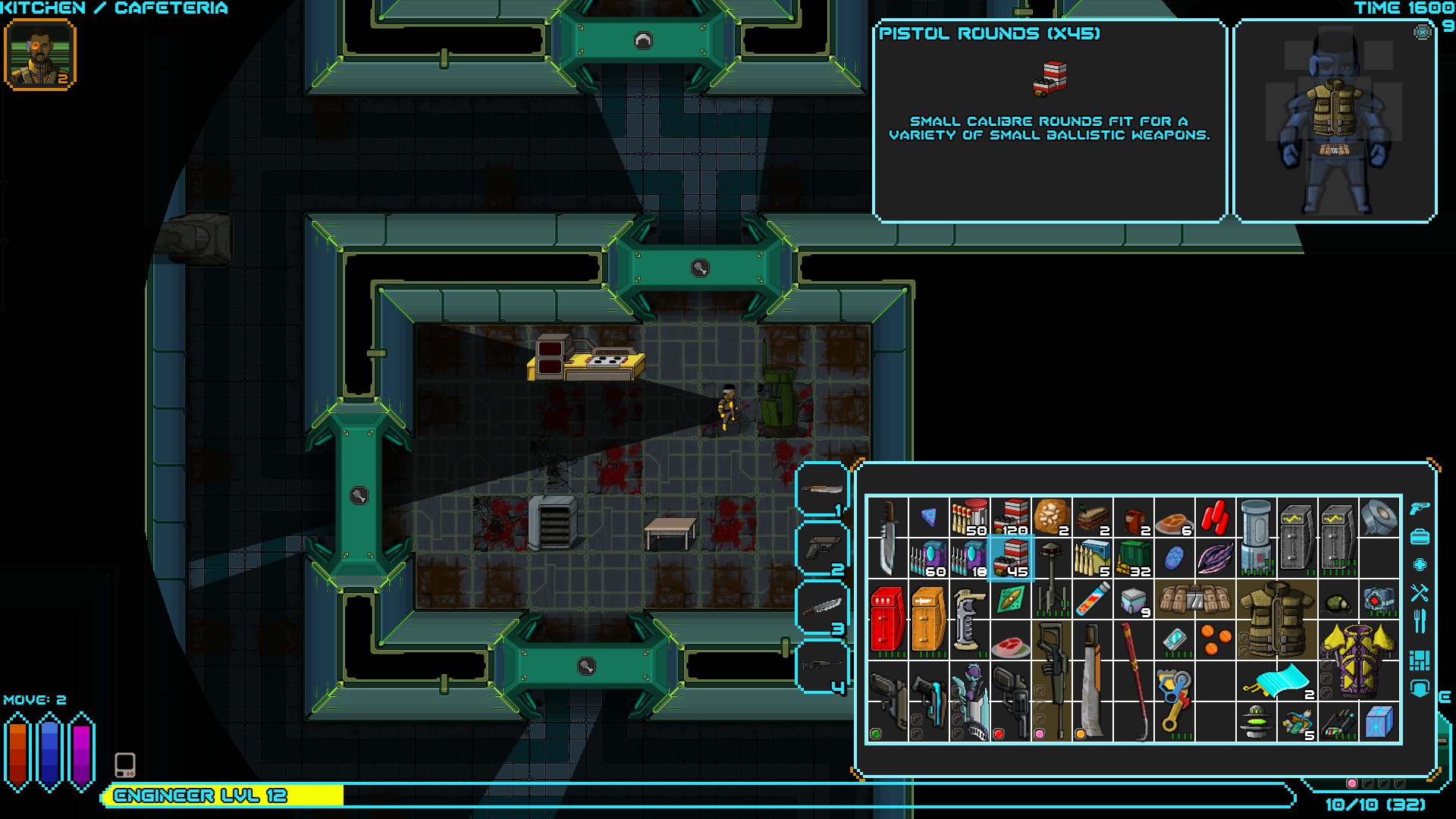Viewport: 1456px width, 819px height.
Task: Click the drop-item arrow icon below the filters
Action: (1420, 689)
